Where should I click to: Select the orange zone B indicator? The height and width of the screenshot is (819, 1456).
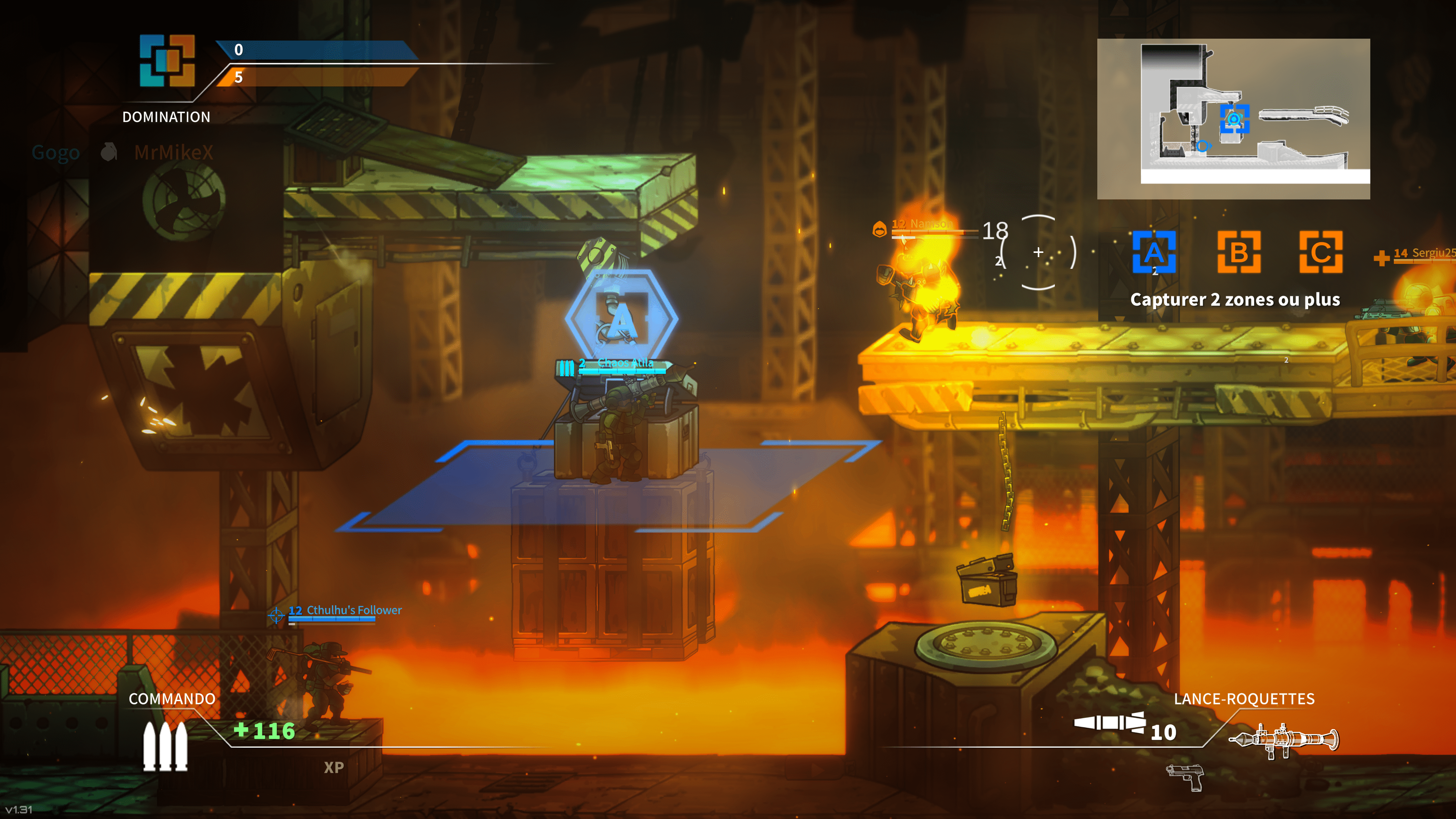(1238, 252)
